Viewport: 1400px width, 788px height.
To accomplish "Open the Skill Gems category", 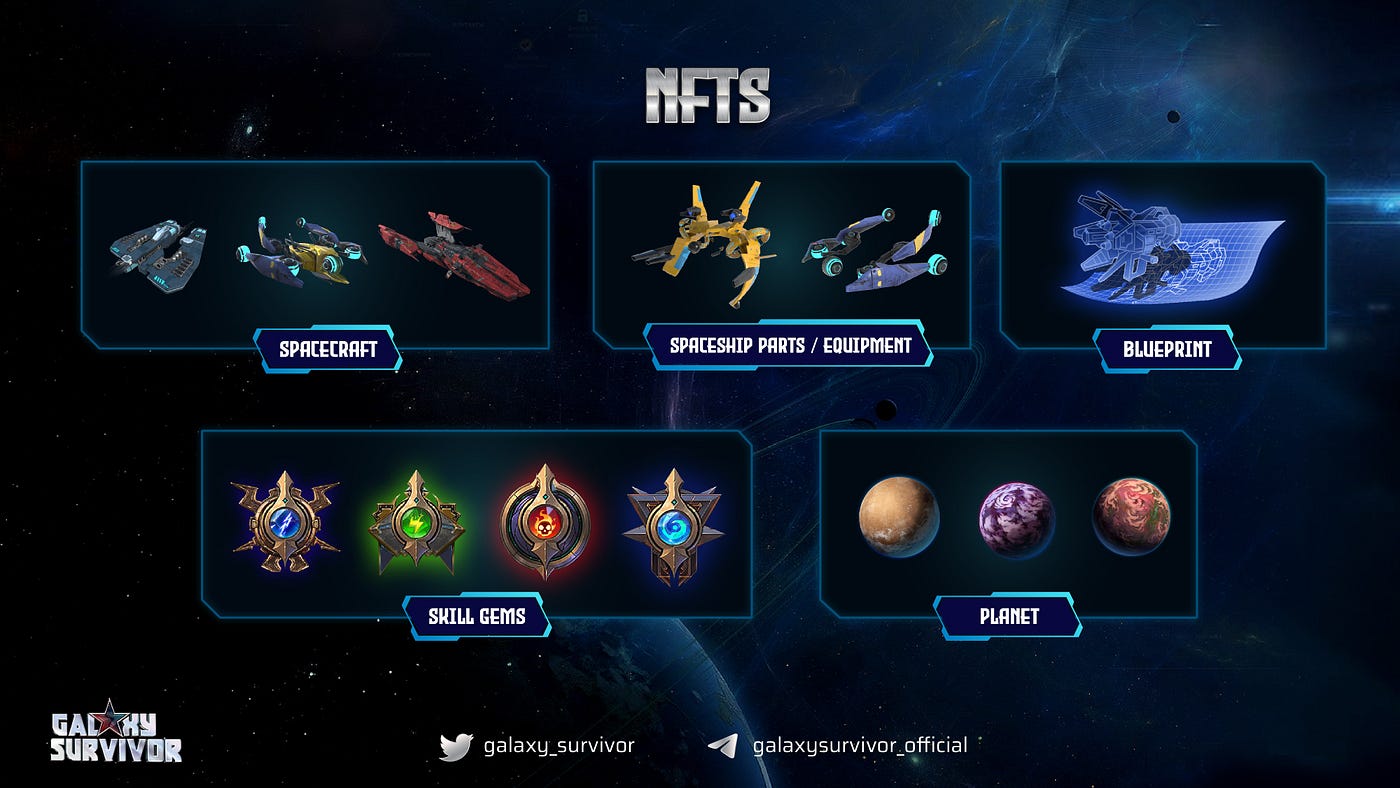I will coord(477,616).
